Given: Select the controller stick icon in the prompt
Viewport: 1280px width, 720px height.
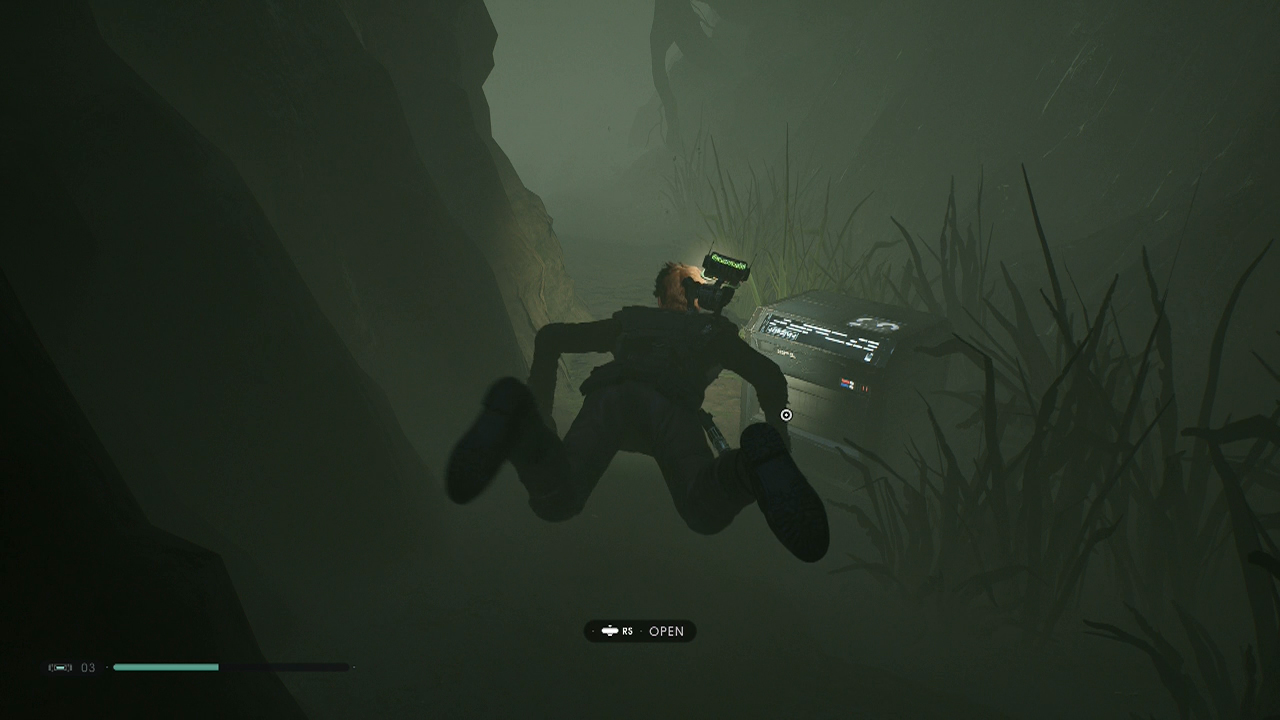Looking at the screenshot, I should click(610, 631).
